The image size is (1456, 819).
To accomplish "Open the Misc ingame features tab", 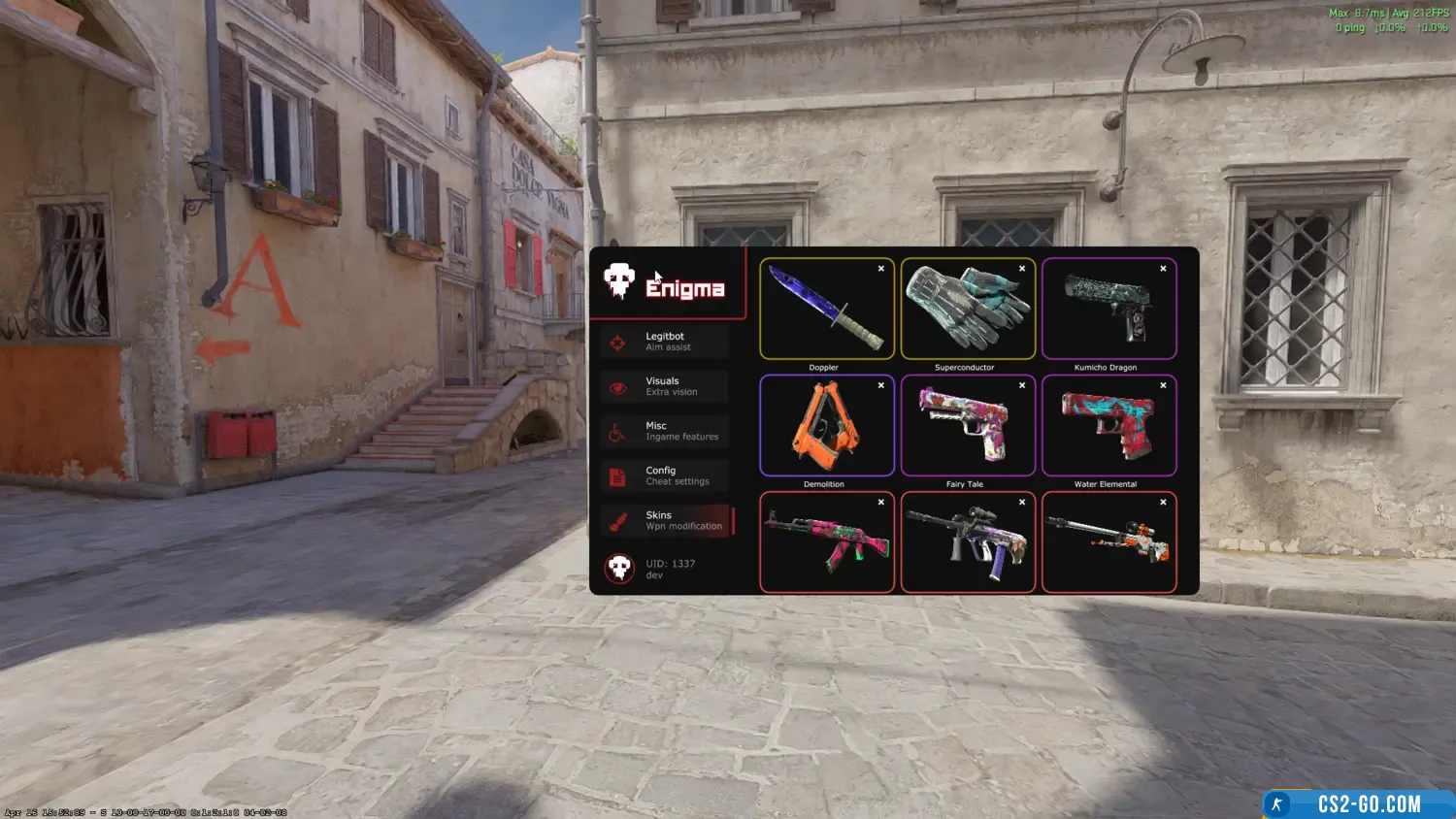I will [x=665, y=431].
